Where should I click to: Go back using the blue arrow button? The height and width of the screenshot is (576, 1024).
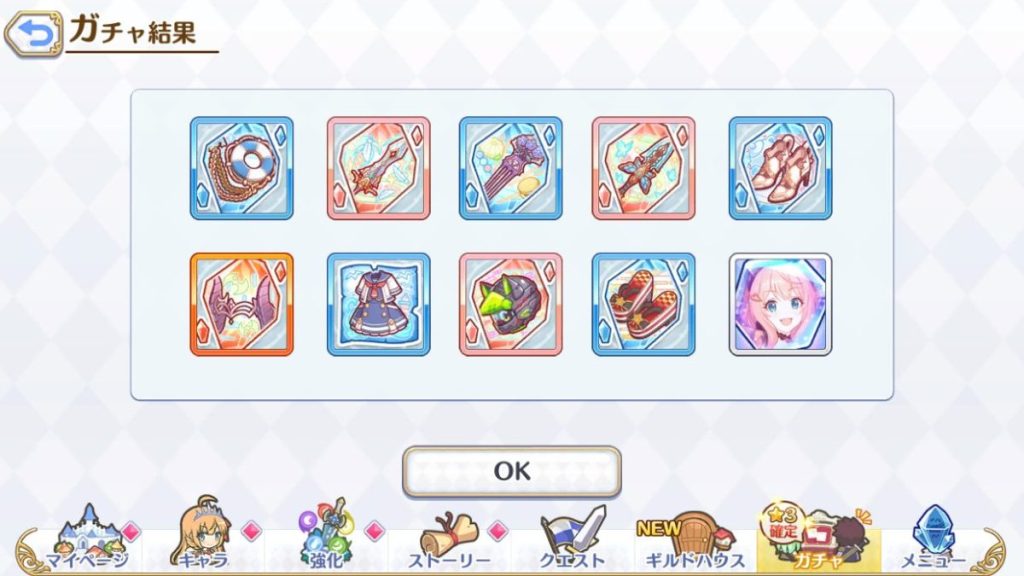[33, 35]
